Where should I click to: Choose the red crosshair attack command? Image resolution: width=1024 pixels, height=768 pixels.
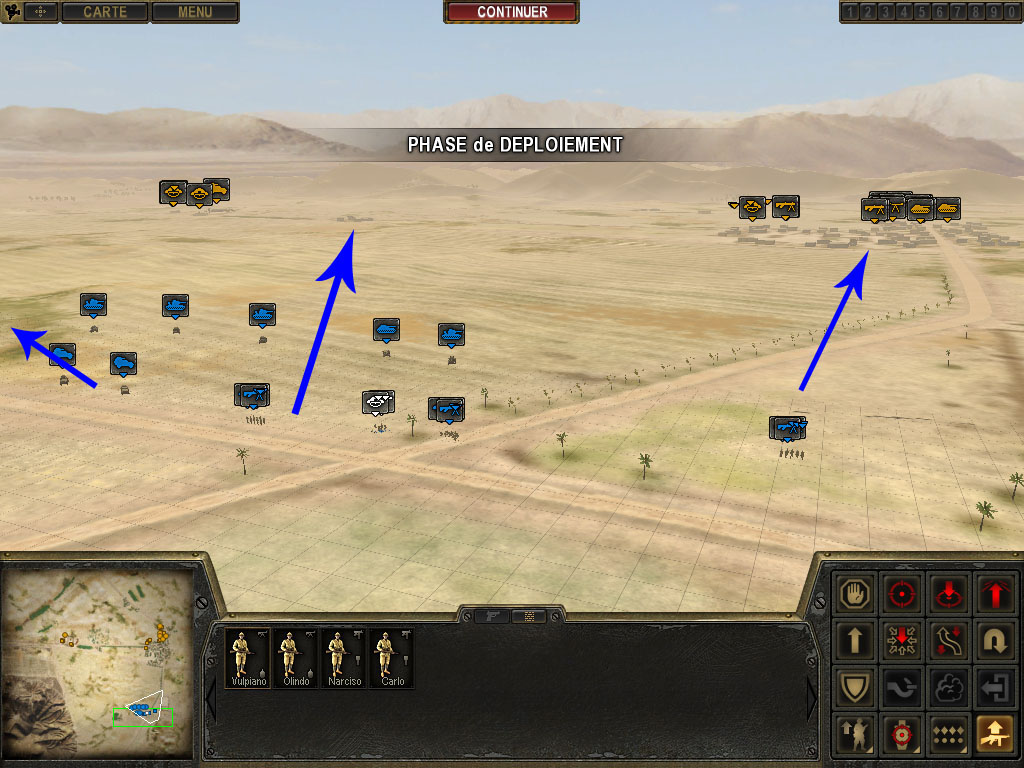coord(902,593)
